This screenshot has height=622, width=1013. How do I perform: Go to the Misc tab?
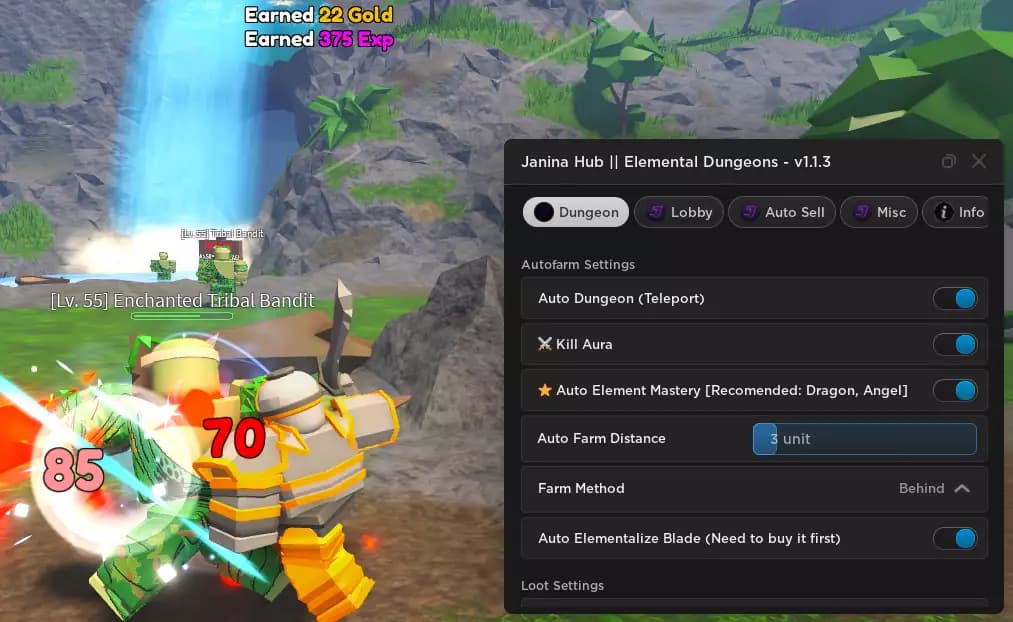pyautogui.click(x=879, y=212)
